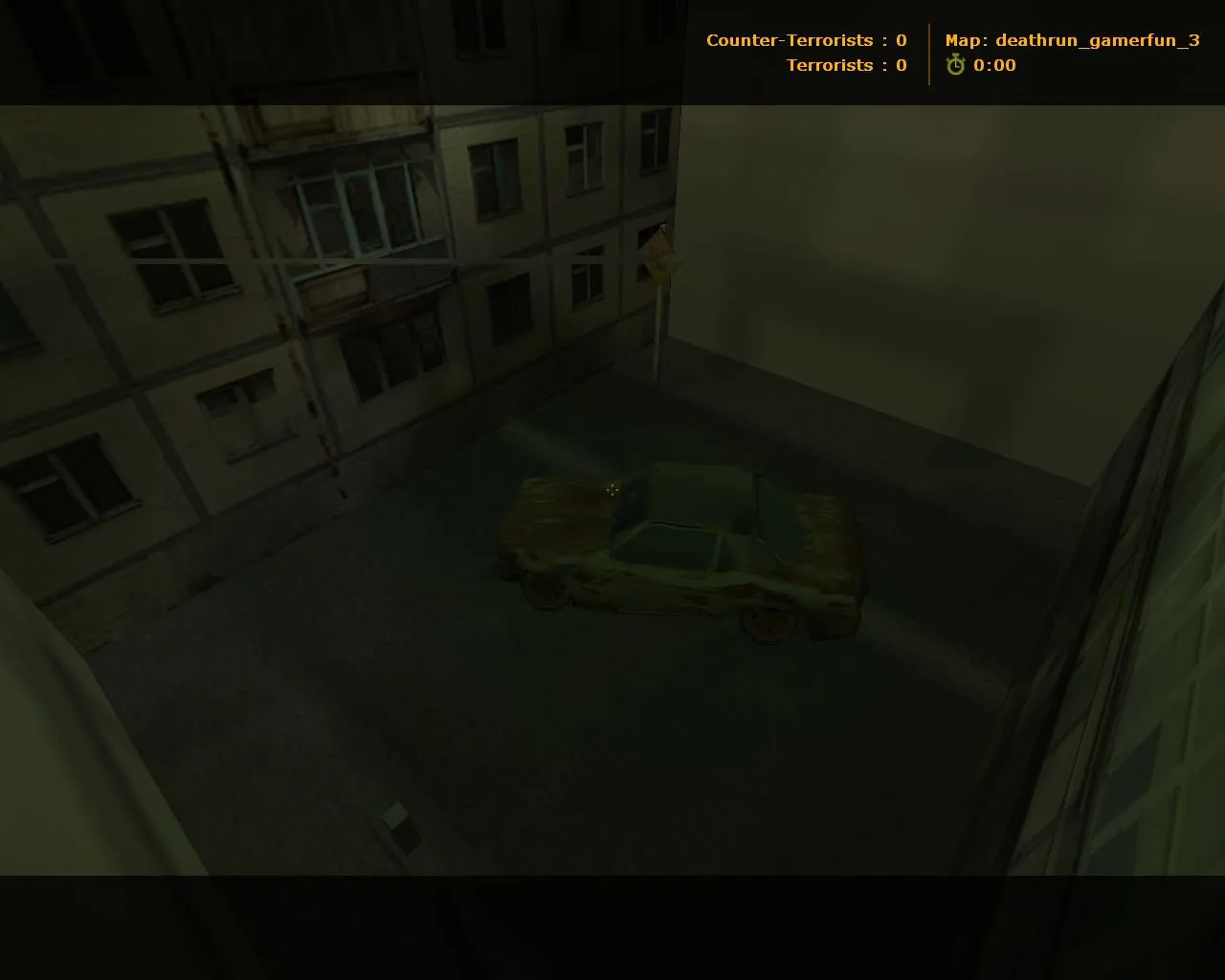
Task: Click the Counter-Terrorists label
Action: (788, 40)
